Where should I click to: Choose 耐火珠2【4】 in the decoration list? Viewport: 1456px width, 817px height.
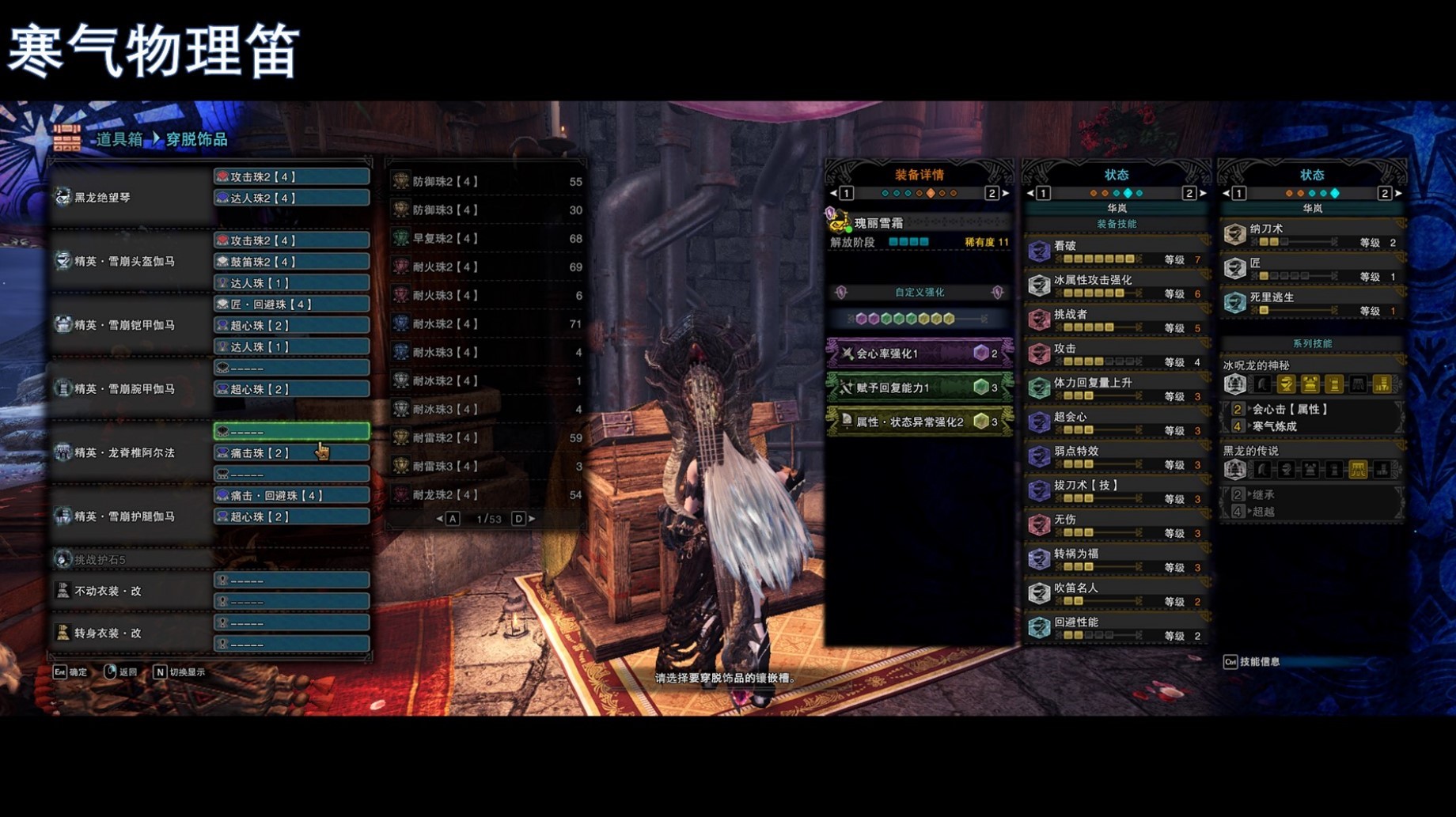coord(487,267)
